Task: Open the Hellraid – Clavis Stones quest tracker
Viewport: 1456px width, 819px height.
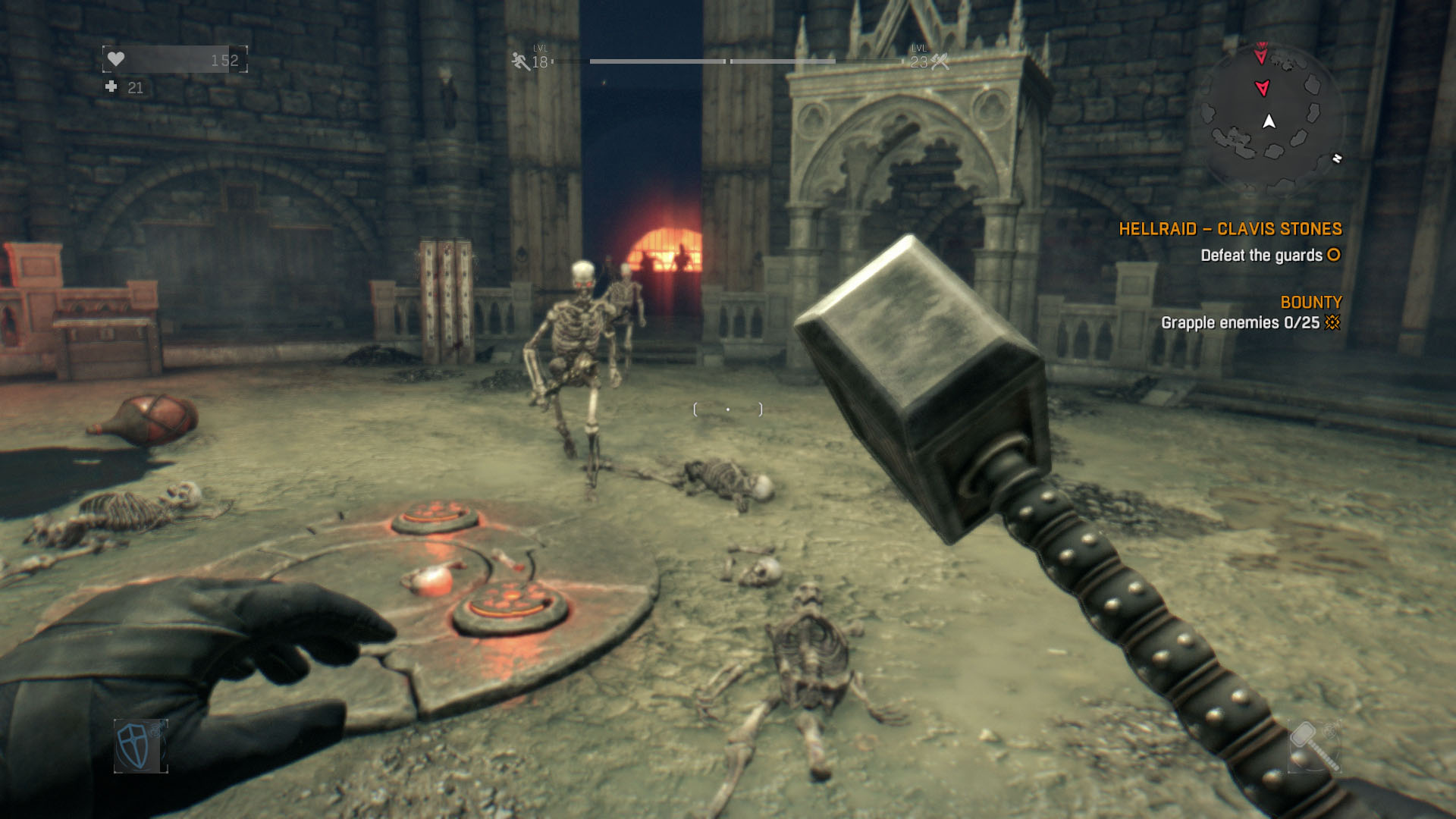Action: coord(1230,229)
